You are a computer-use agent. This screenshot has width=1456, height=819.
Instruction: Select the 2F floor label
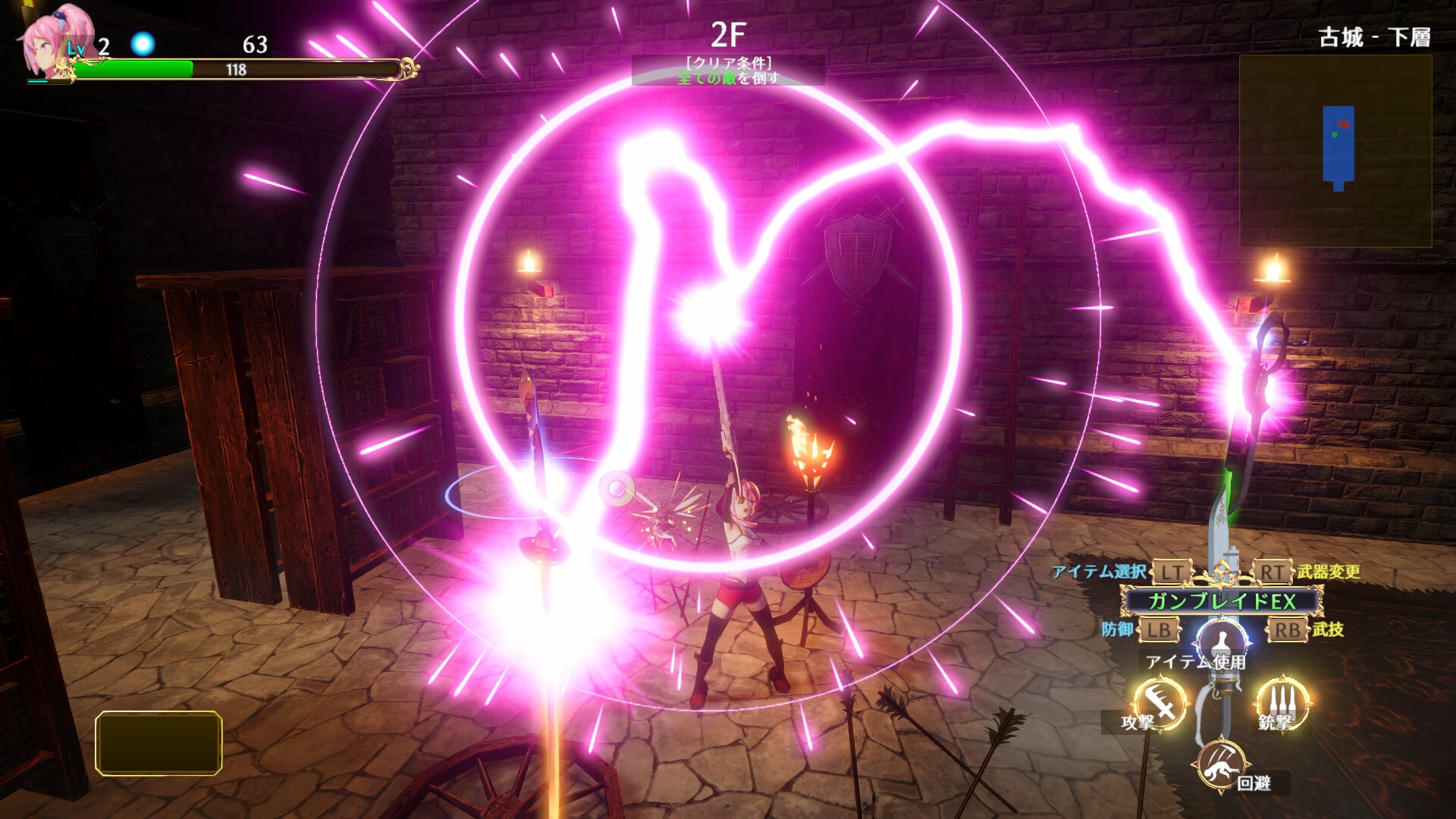[x=727, y=32]
